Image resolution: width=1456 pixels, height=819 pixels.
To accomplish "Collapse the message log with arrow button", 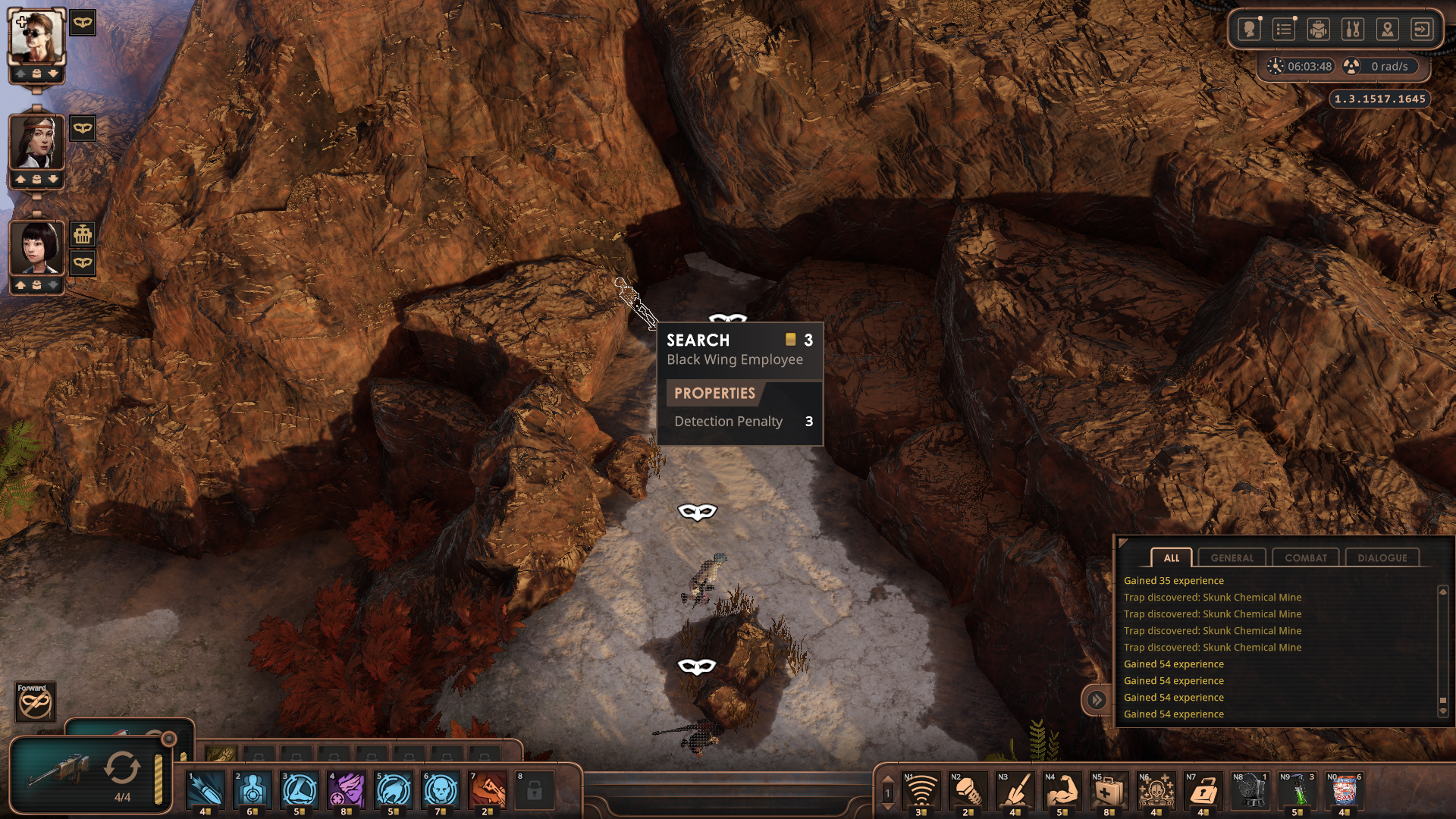I will (x=1097, y=699).
